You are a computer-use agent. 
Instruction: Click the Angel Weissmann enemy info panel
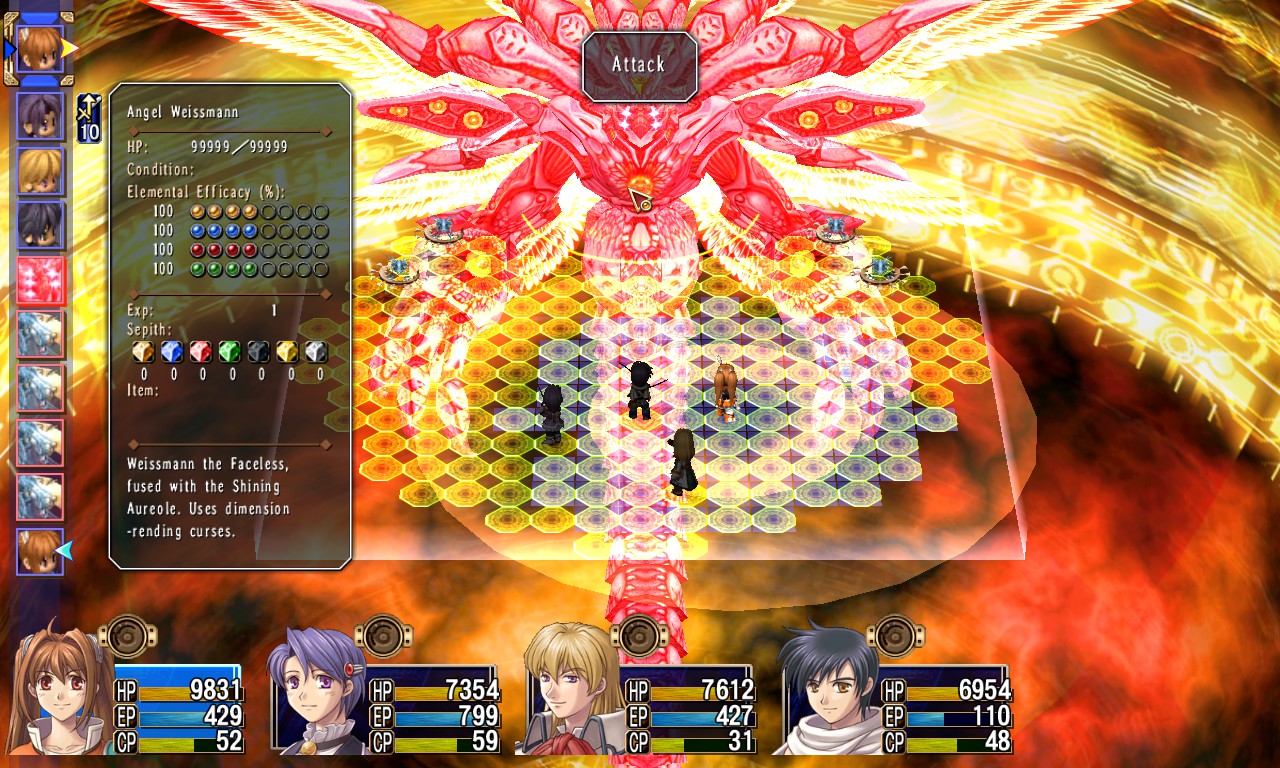(230, 325)
